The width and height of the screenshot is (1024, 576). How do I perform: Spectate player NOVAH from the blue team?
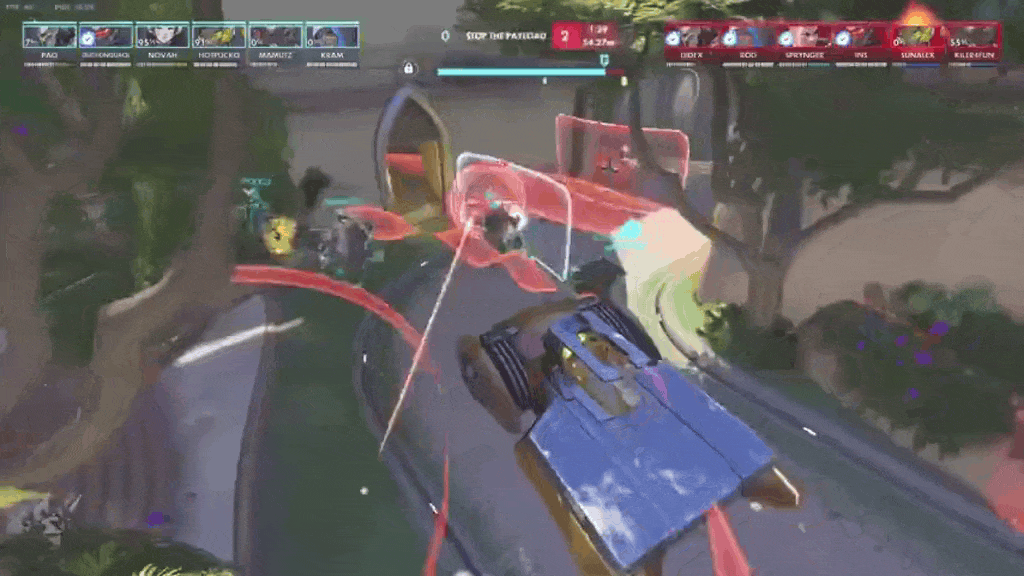pyautogui.click(x=162, y=38)
